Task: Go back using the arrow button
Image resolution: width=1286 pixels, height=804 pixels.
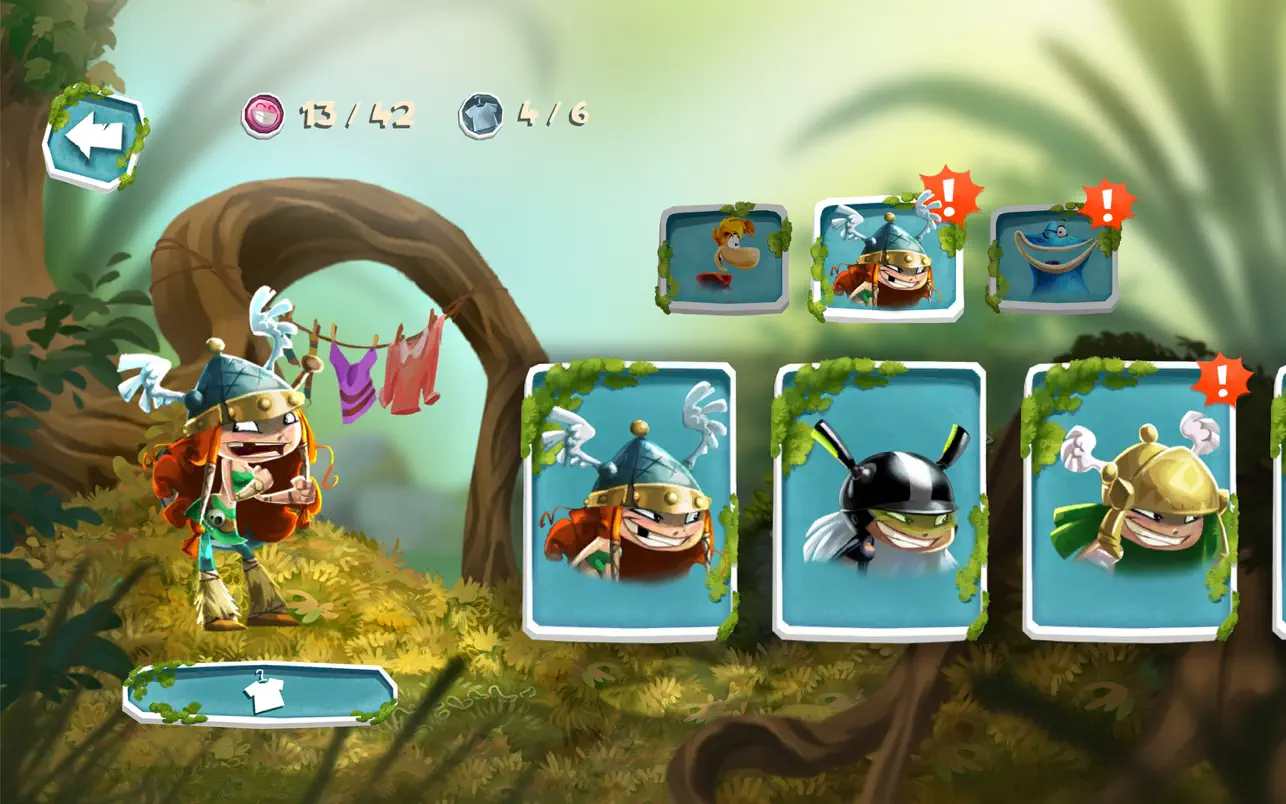Action: tap(94, 138)
